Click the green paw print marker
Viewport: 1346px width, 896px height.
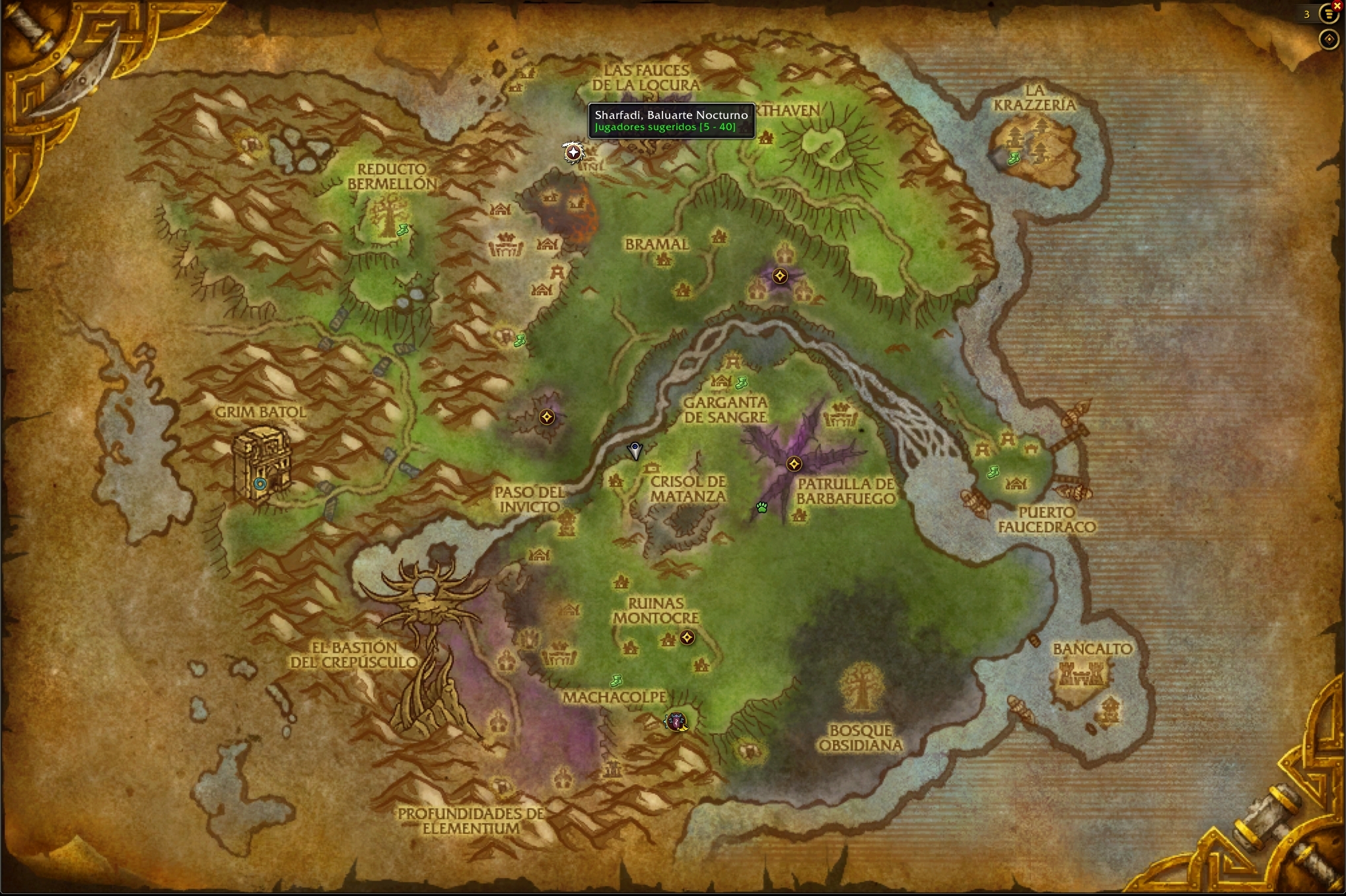pos(762,507)
